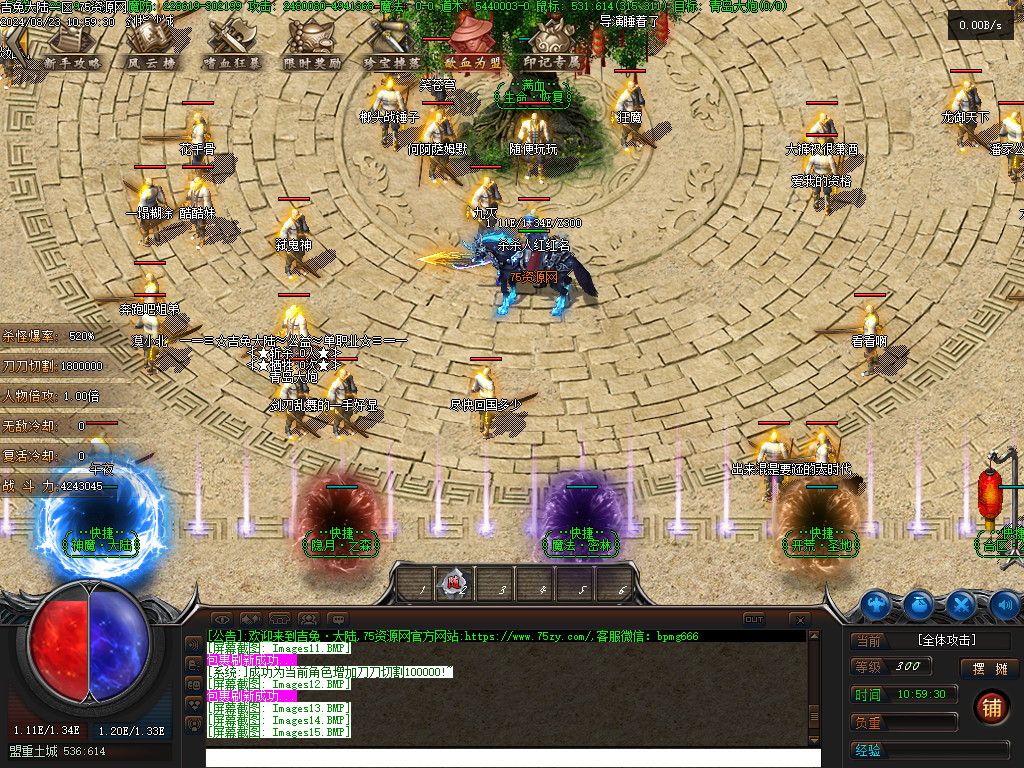The height and width of the screenshot is (768, 1024).
Task: Click the eye icon on the chat bar
Action: coord(221,620)
